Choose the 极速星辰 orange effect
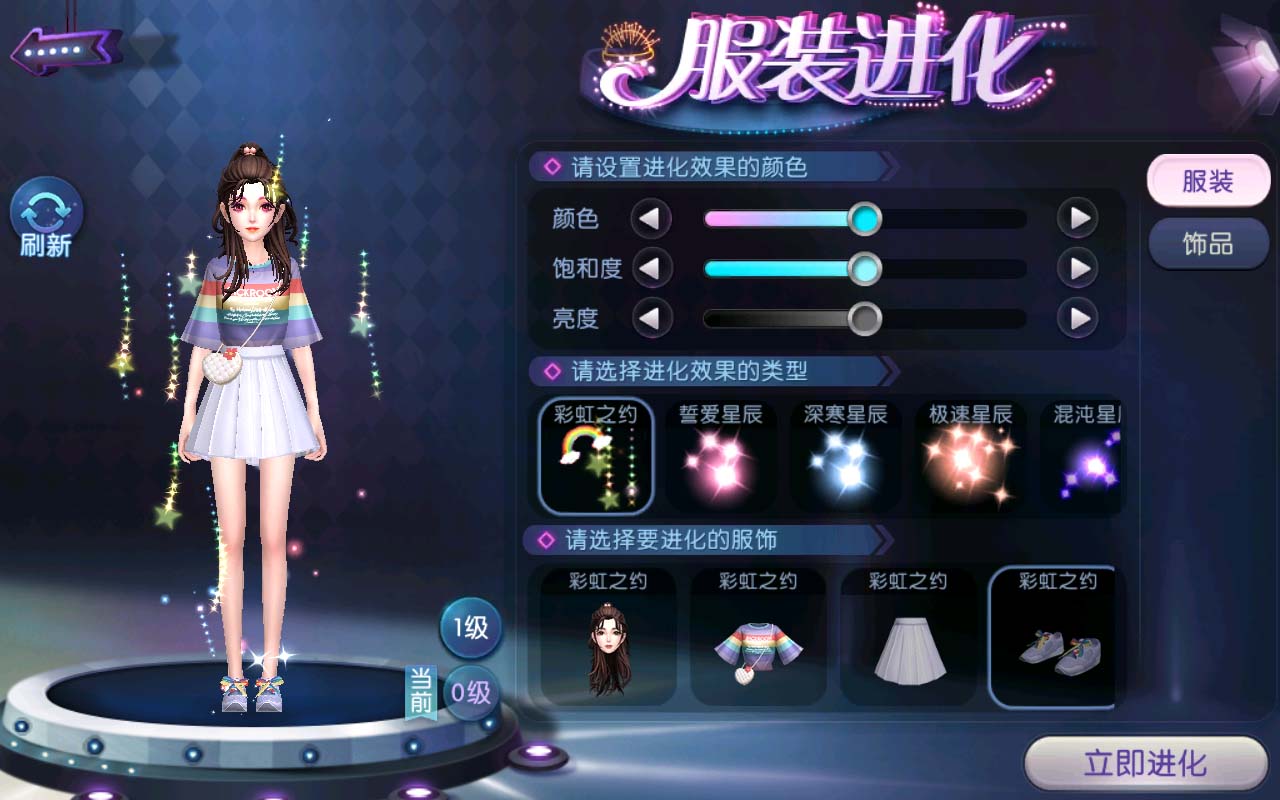 (x=970, y=455)
